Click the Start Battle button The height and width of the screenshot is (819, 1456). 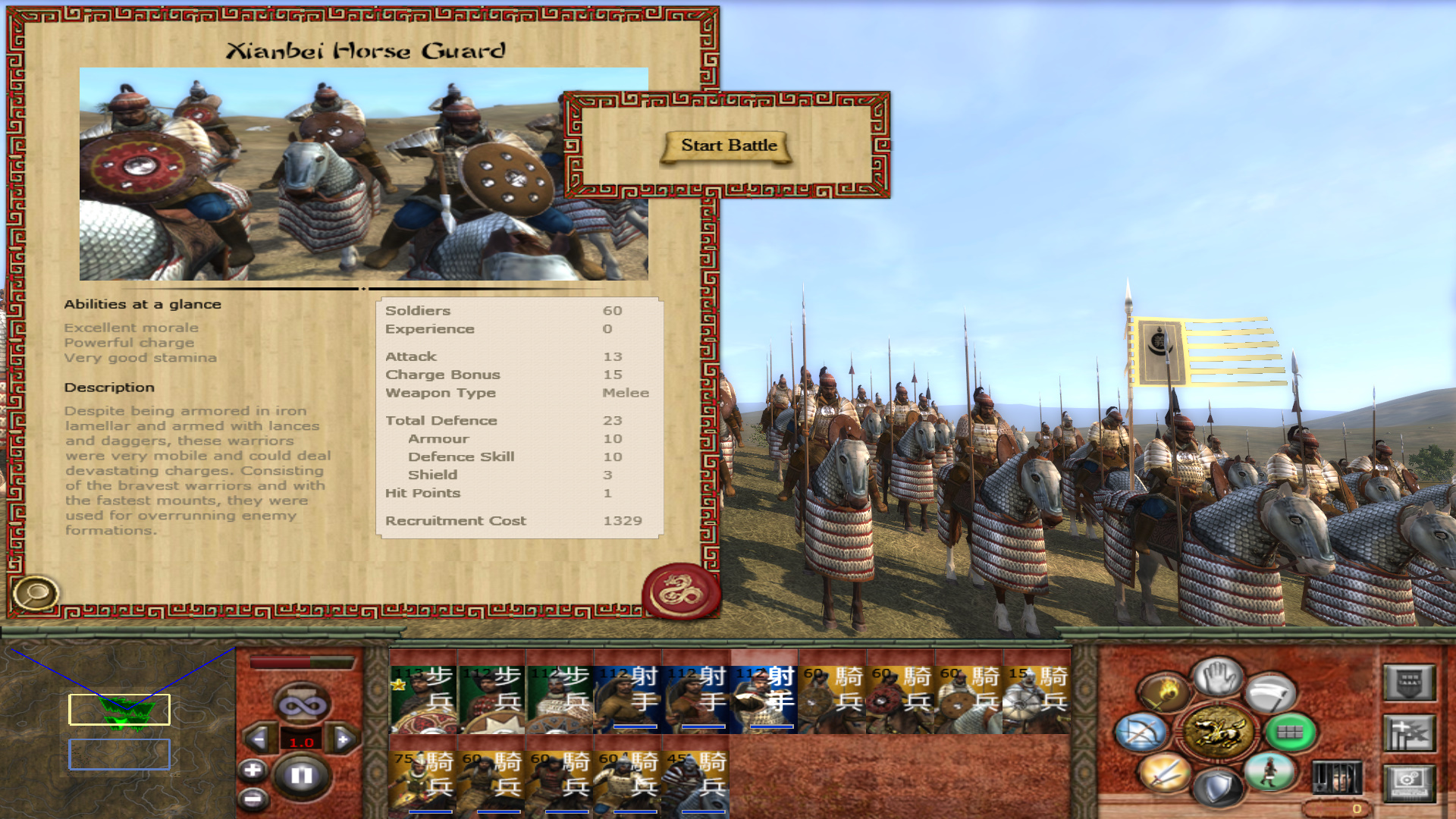728,146
